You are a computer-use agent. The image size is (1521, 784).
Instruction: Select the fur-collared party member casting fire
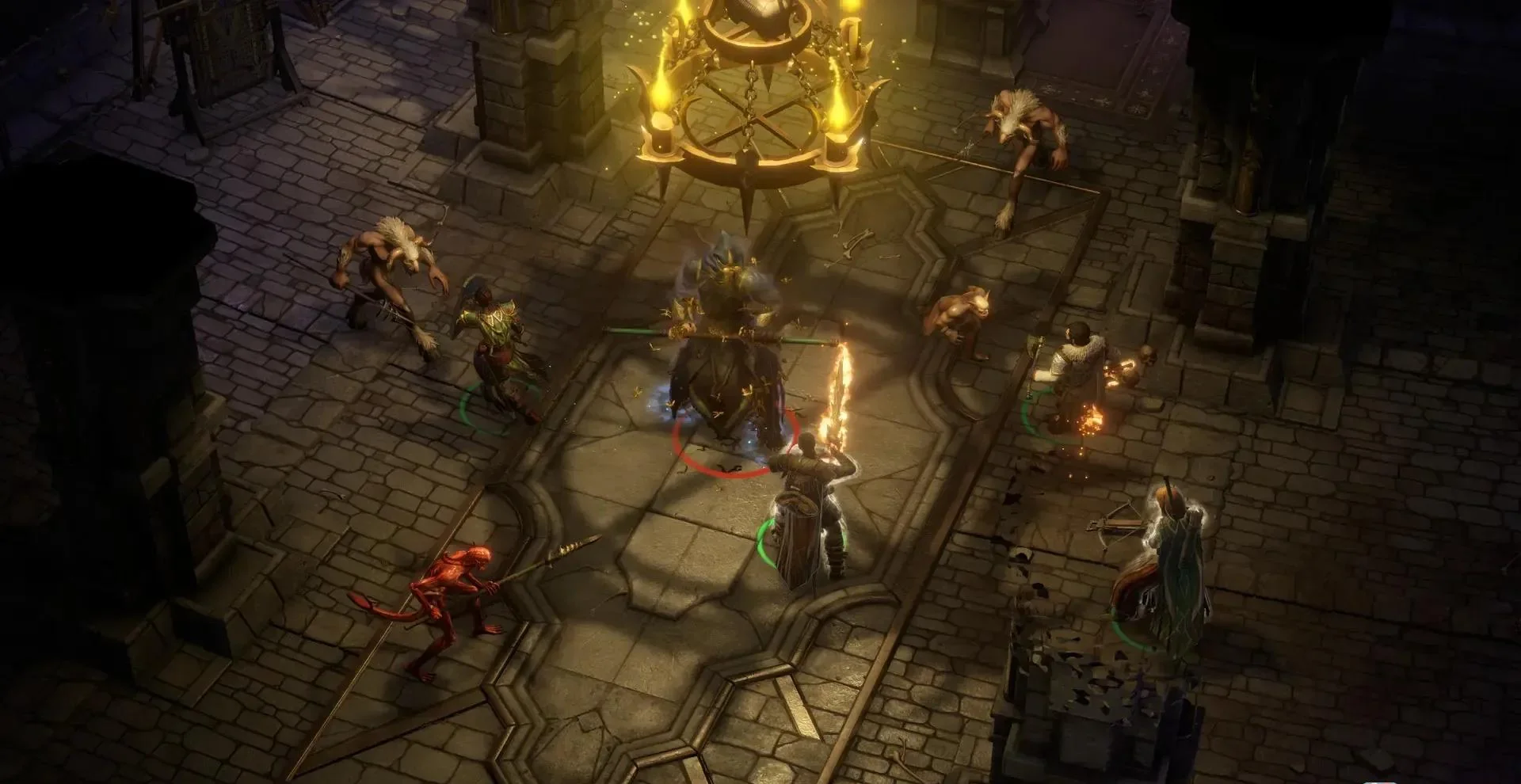point(1079,372)
